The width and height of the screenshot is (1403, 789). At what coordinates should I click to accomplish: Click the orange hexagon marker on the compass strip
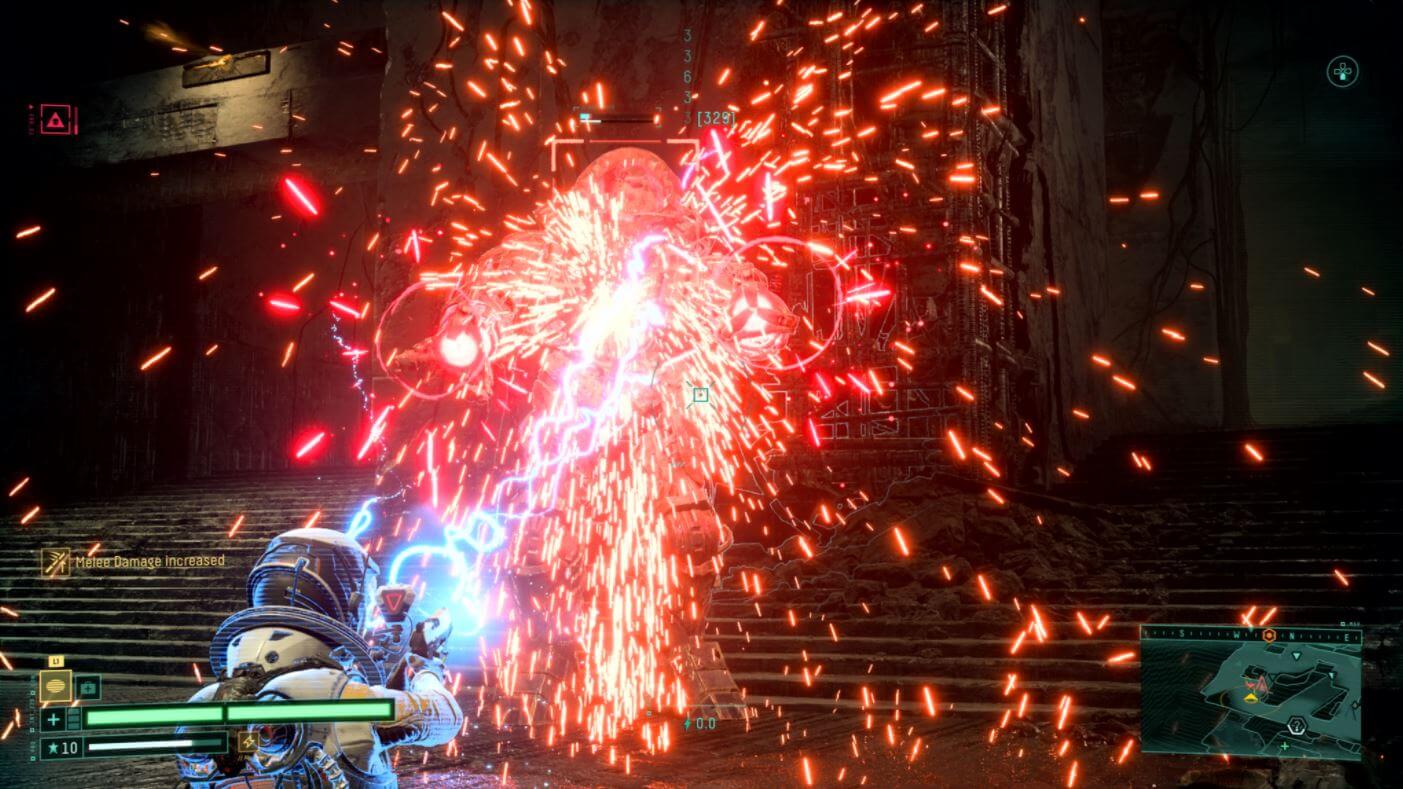1269,636
